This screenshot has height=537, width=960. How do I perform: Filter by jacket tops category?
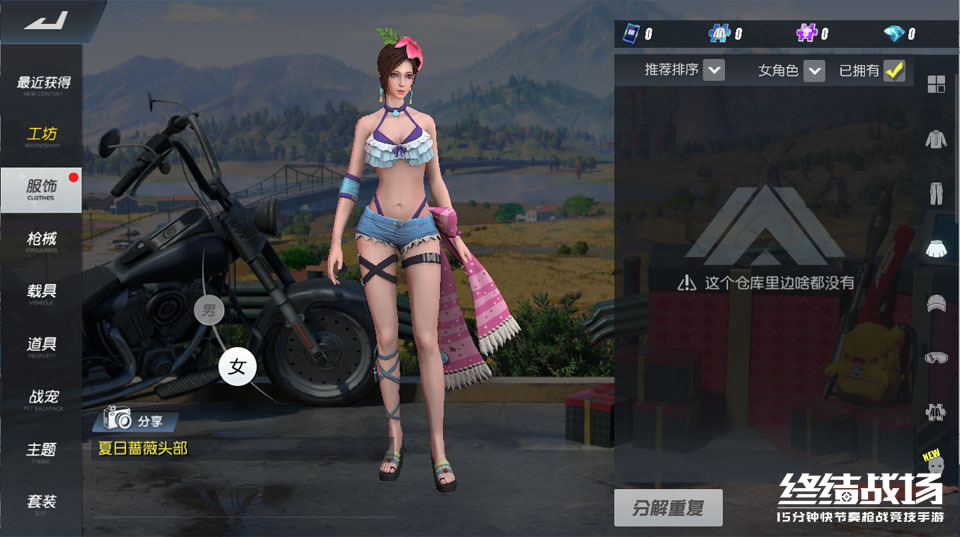tap(936, 138)
